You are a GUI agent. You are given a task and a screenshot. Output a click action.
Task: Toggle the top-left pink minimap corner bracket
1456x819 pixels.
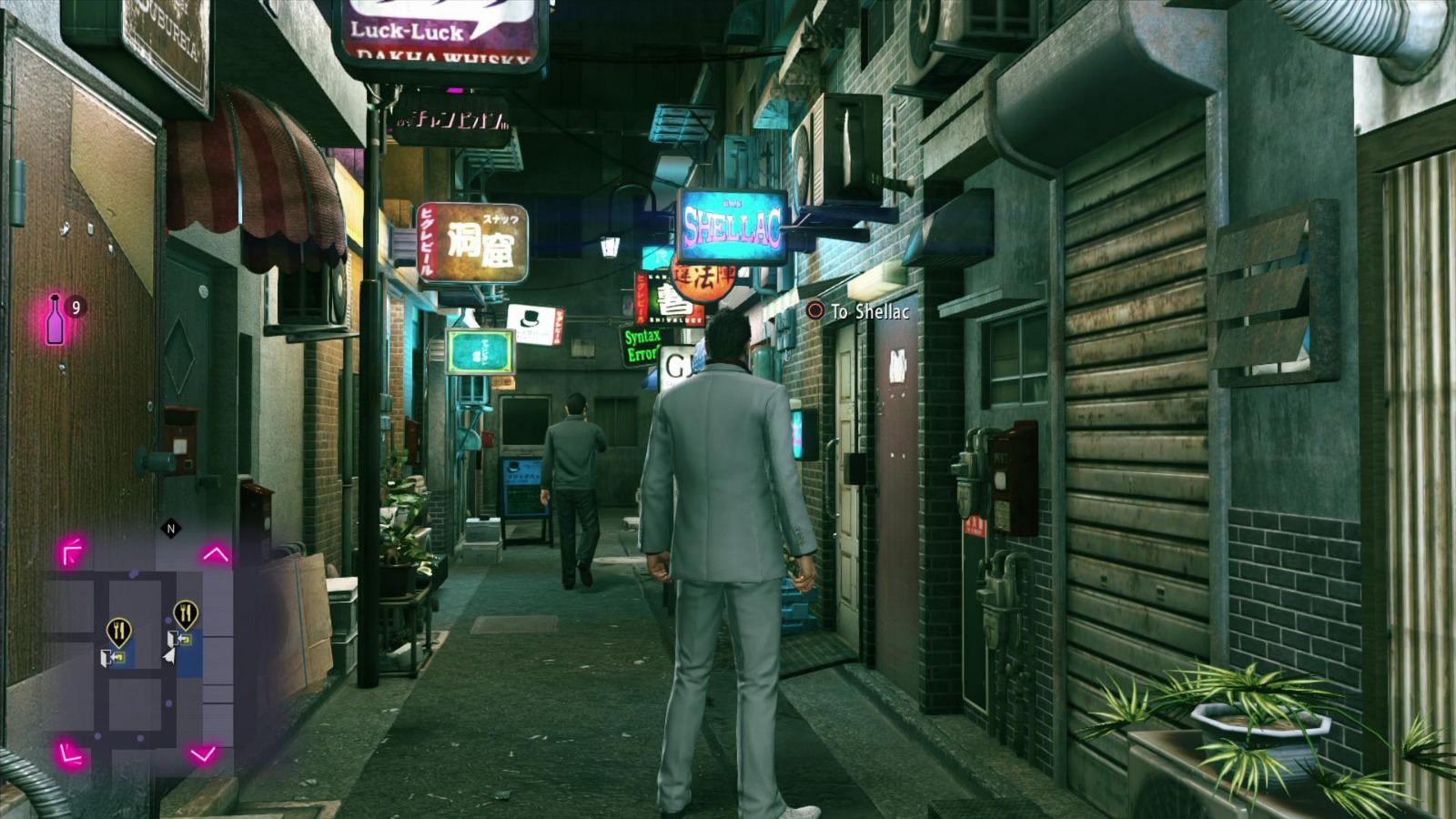(x=70, y=550)
